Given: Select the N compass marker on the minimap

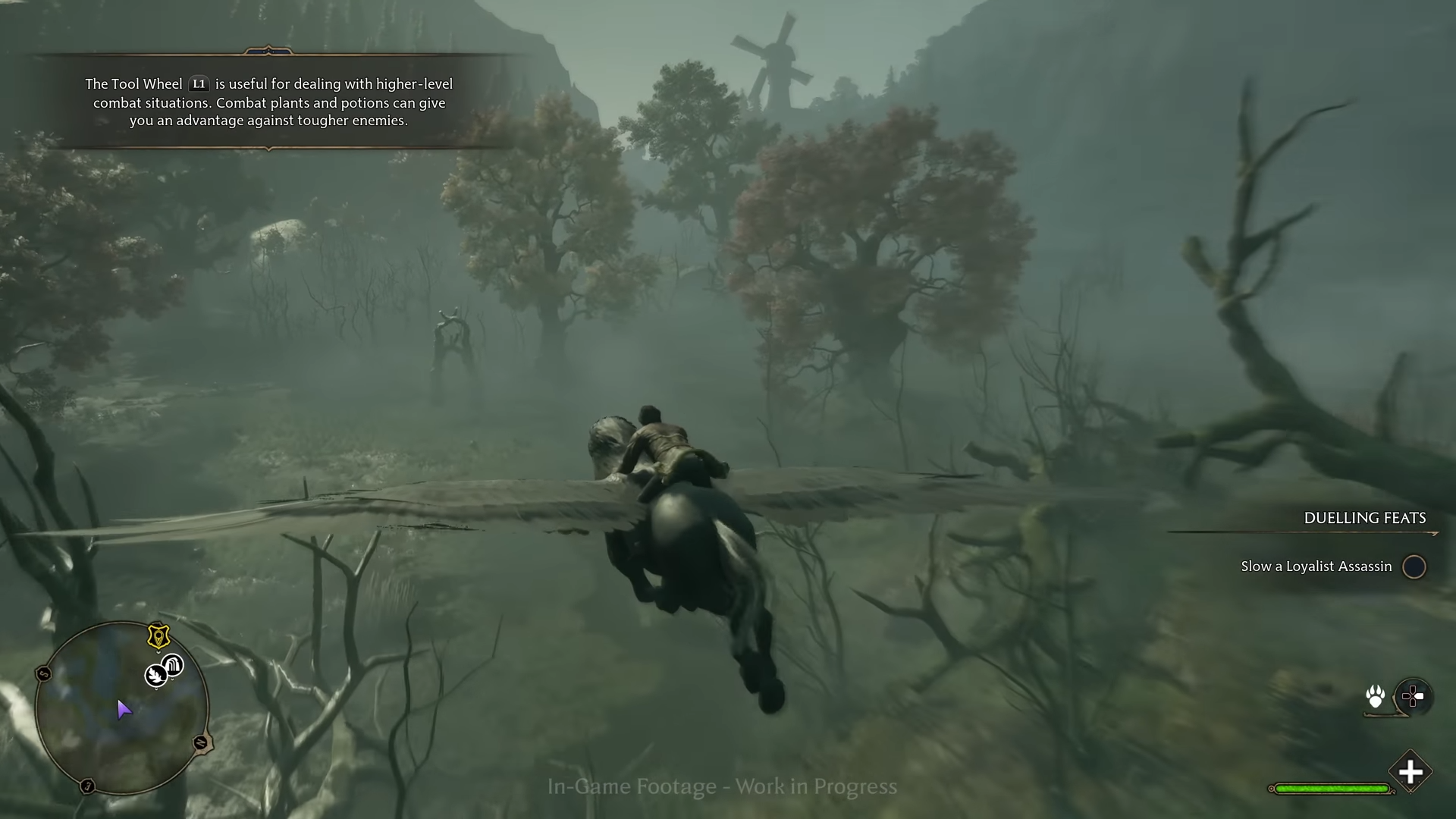Looking at the screenshot, I should click(x=201, y=744).
